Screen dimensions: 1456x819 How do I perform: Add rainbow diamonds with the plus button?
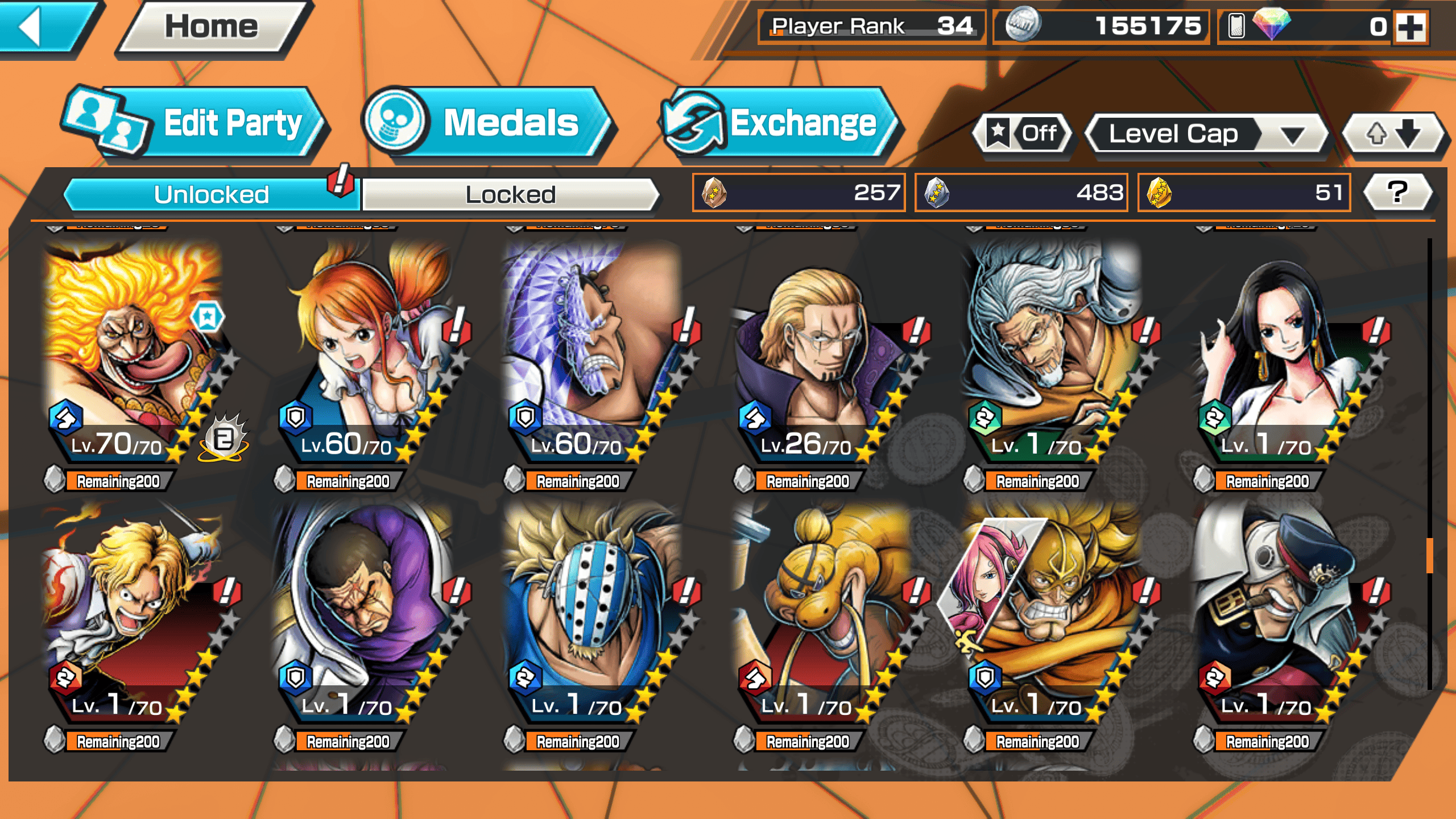coord(1411,27)
